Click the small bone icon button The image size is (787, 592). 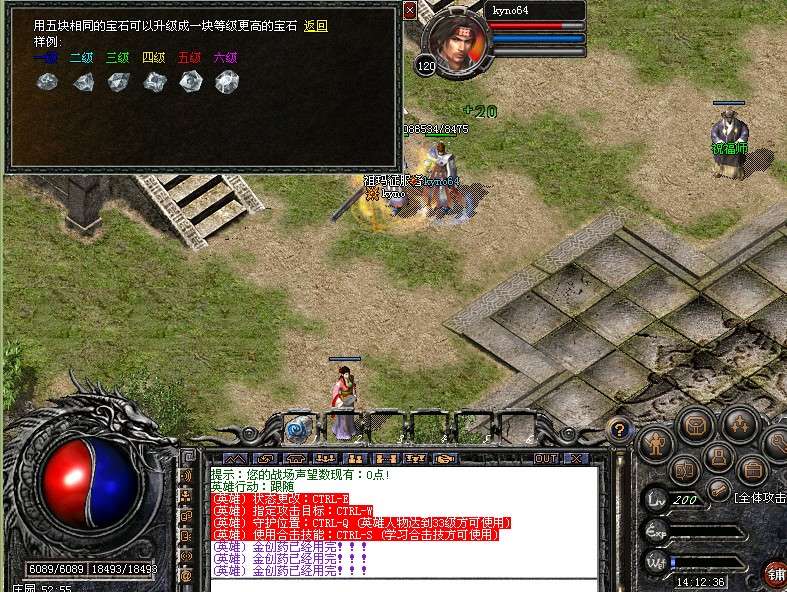click(717, 490)
